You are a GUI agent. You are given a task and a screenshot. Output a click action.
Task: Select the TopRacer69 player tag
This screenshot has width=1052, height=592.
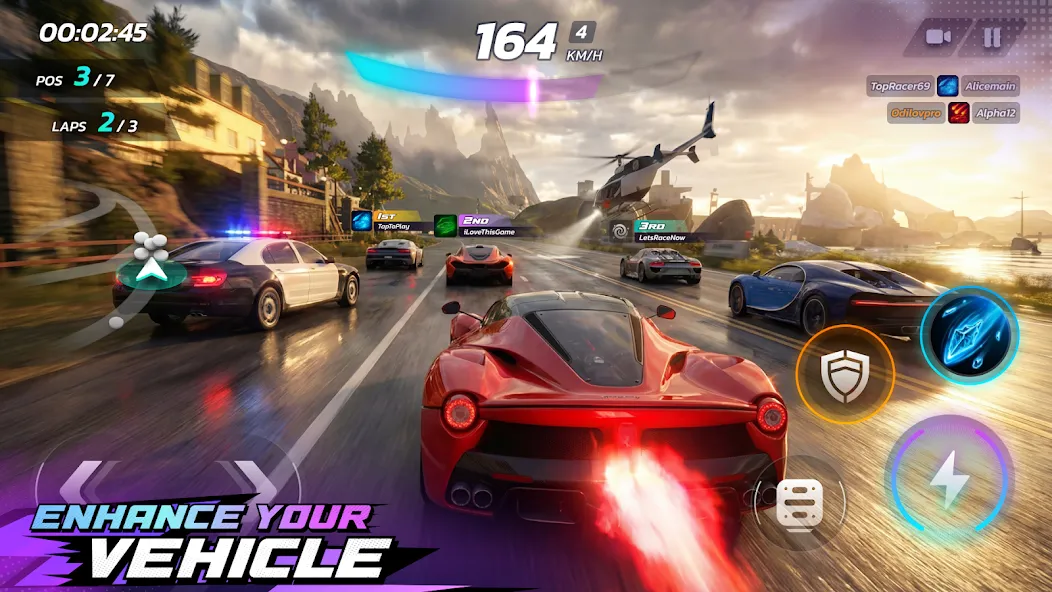pos(900,86)
